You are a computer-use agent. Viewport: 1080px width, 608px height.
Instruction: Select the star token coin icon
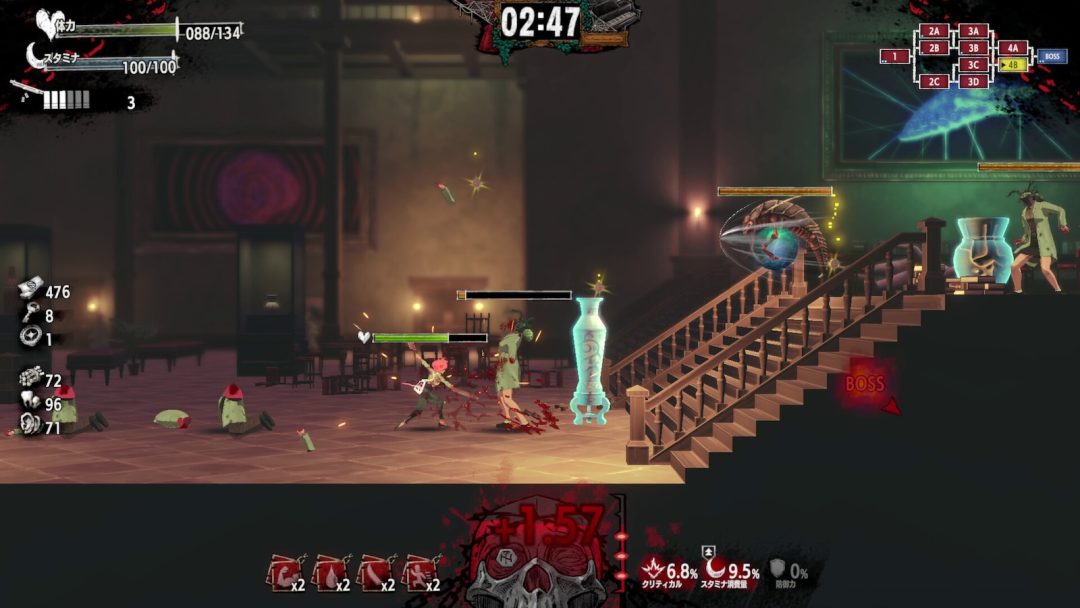(x=29, y=338)
